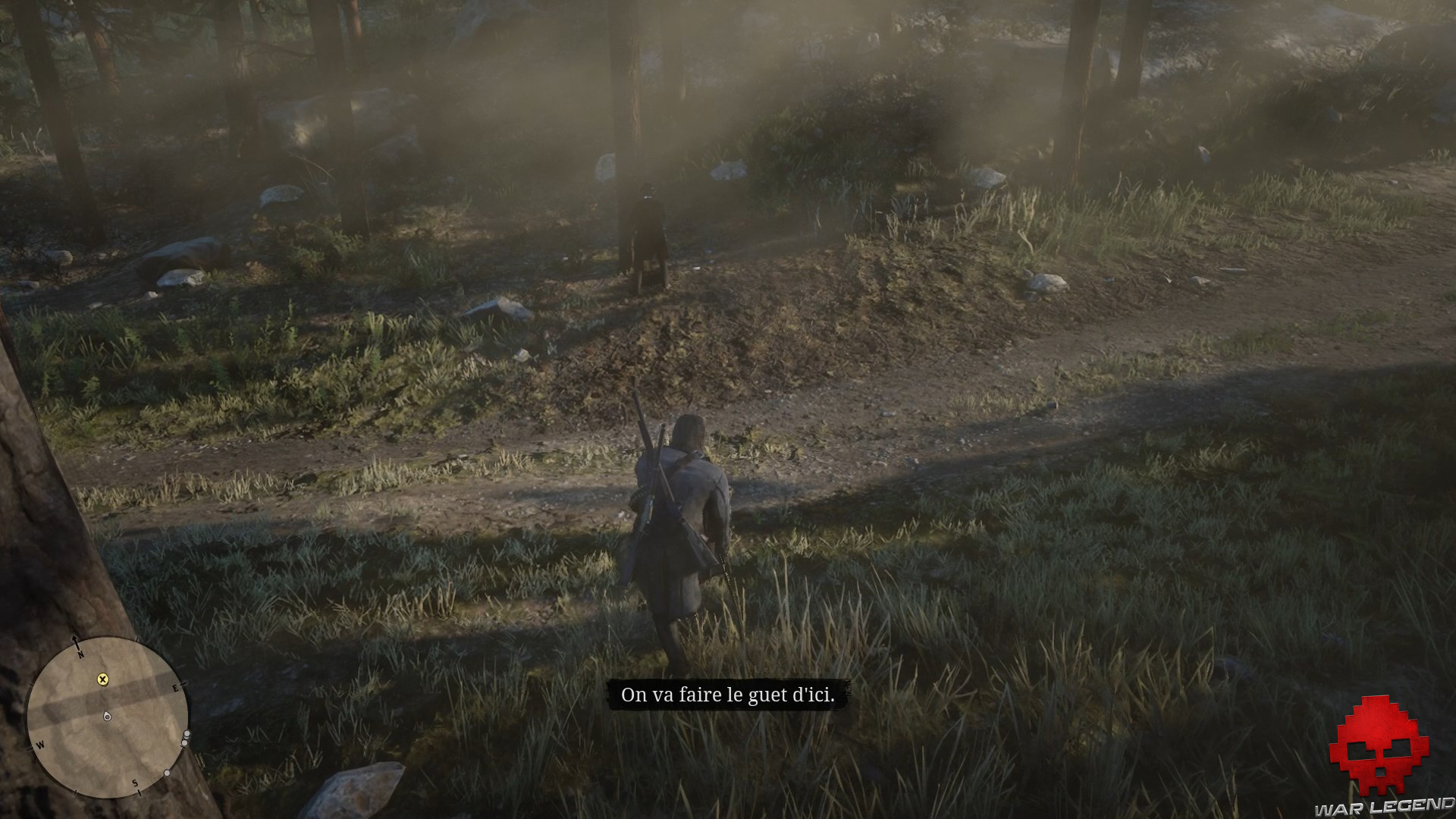
Task: Click the S compass letter on the minimap
Action: click(134, 783)
